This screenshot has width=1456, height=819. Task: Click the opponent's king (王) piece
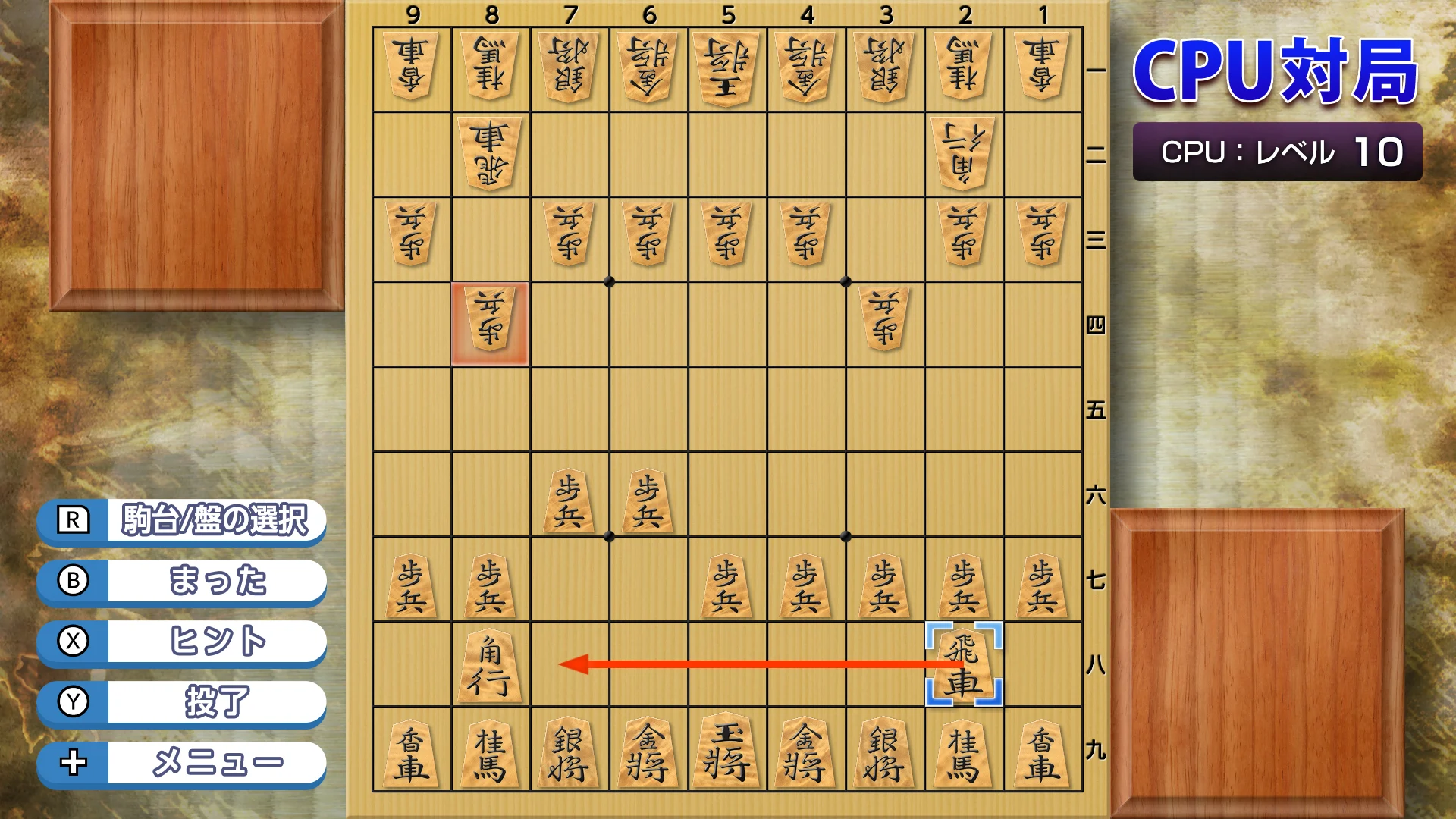(726, 64)
